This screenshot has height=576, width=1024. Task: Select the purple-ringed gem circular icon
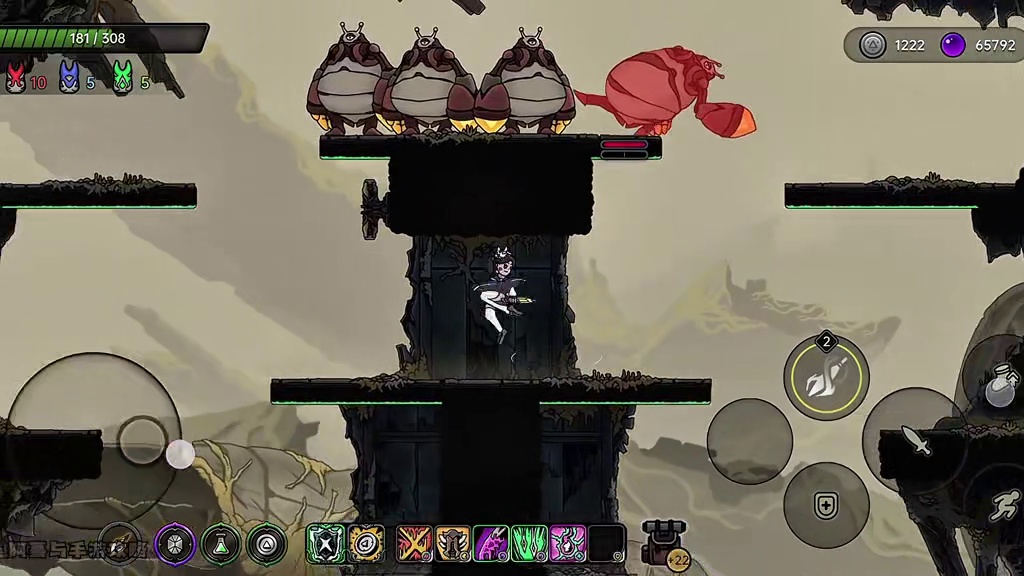[x=175, y=544]
